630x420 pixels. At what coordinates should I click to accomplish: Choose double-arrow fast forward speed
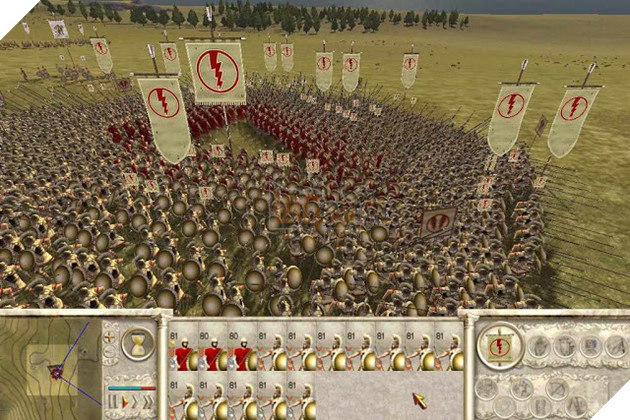(135, 402)
